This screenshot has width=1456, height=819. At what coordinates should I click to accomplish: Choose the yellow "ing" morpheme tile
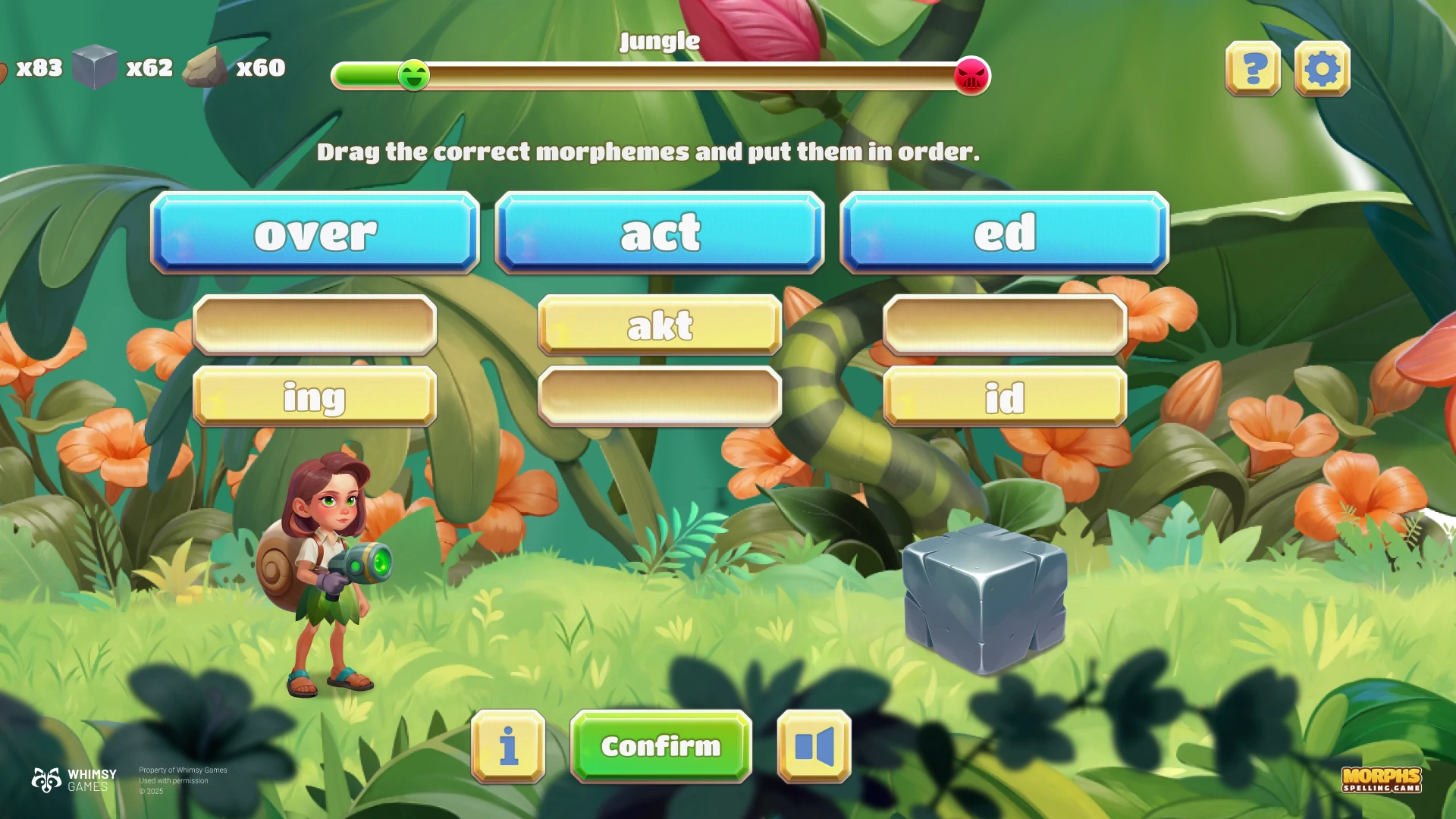click(315, 397)
